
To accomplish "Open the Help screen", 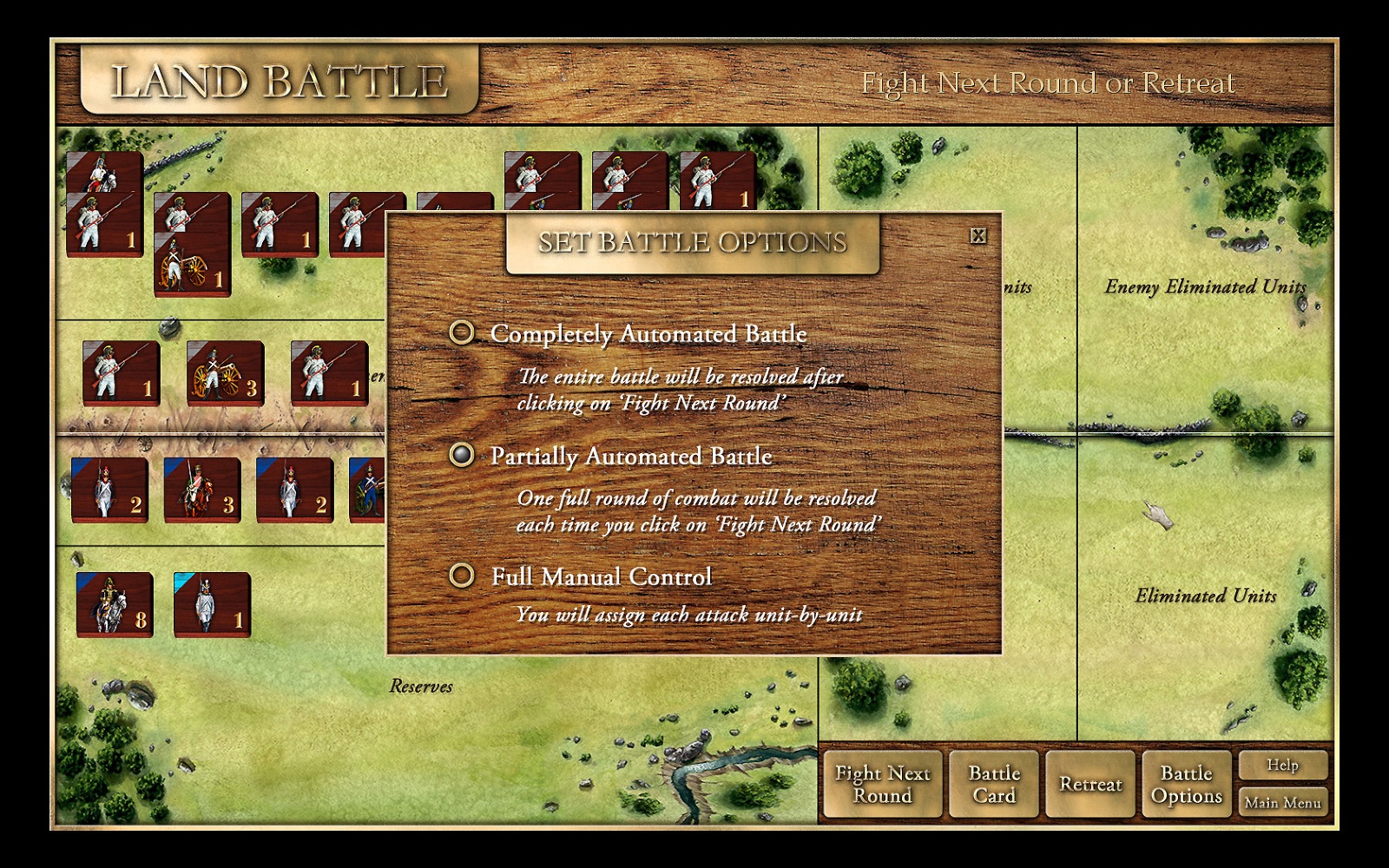I will (1283, 766).
